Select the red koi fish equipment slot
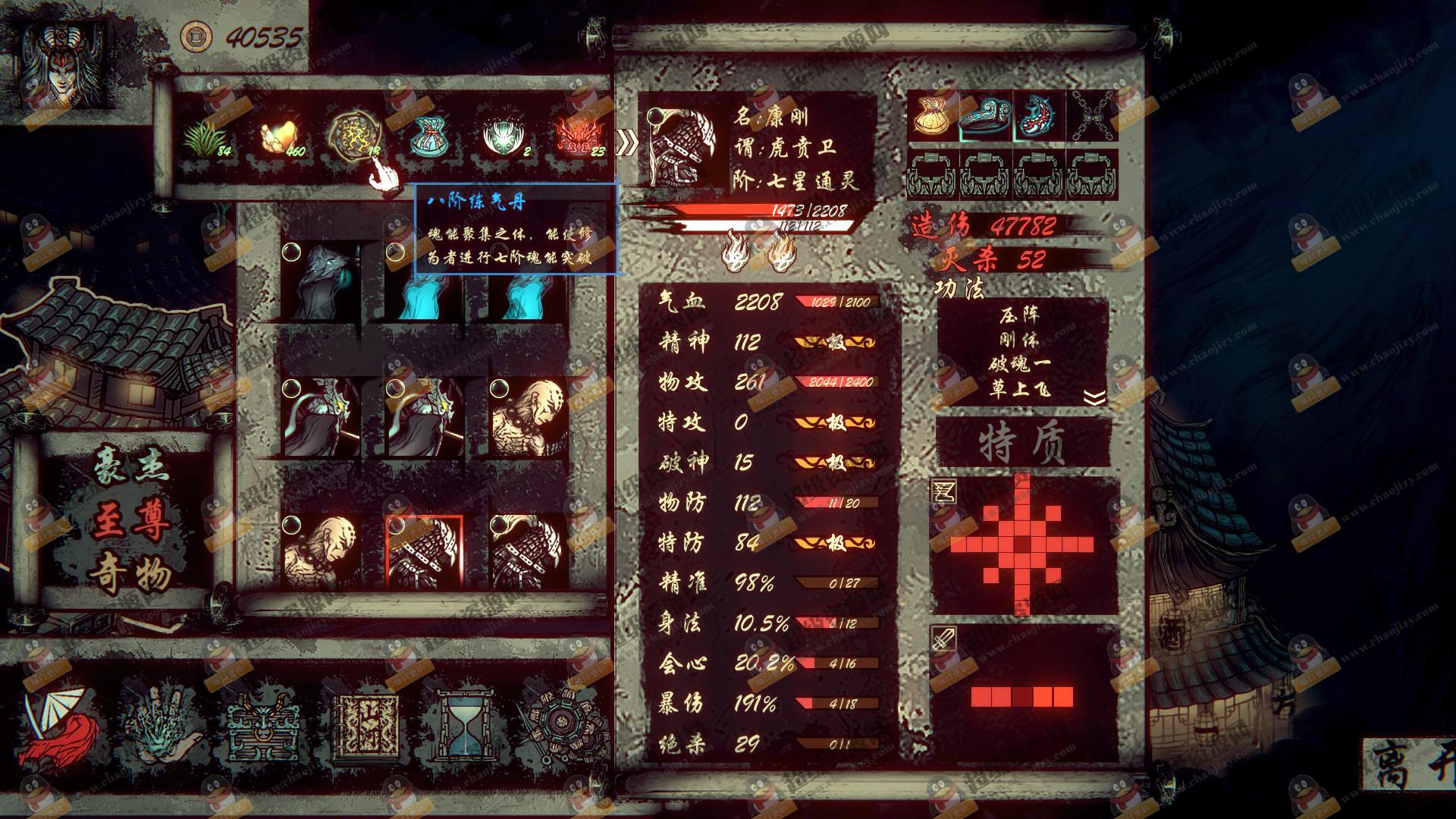Screen dimensions: 1456x819 point(1039,115)
